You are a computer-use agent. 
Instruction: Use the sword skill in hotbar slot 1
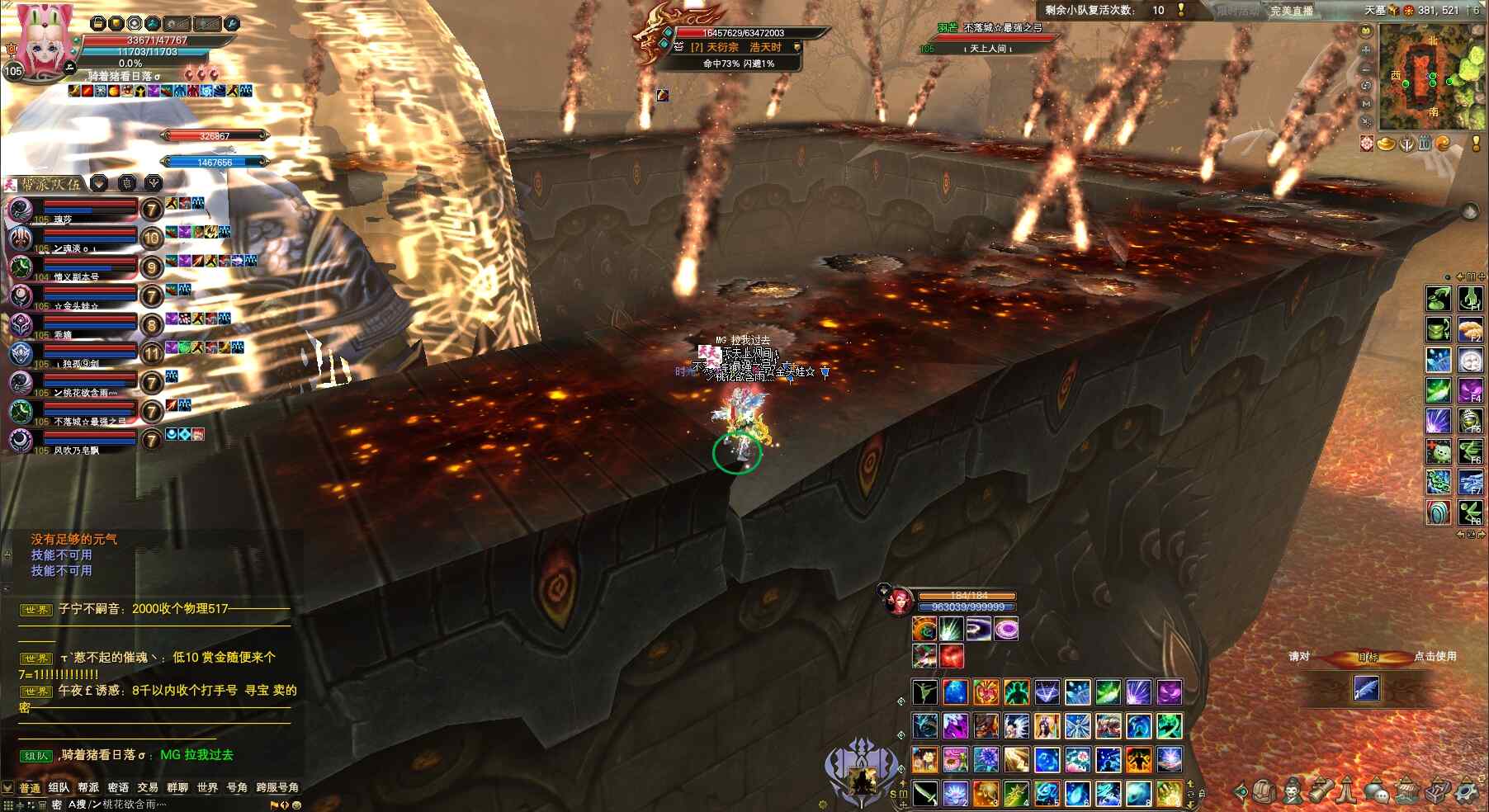coord(924,794)
